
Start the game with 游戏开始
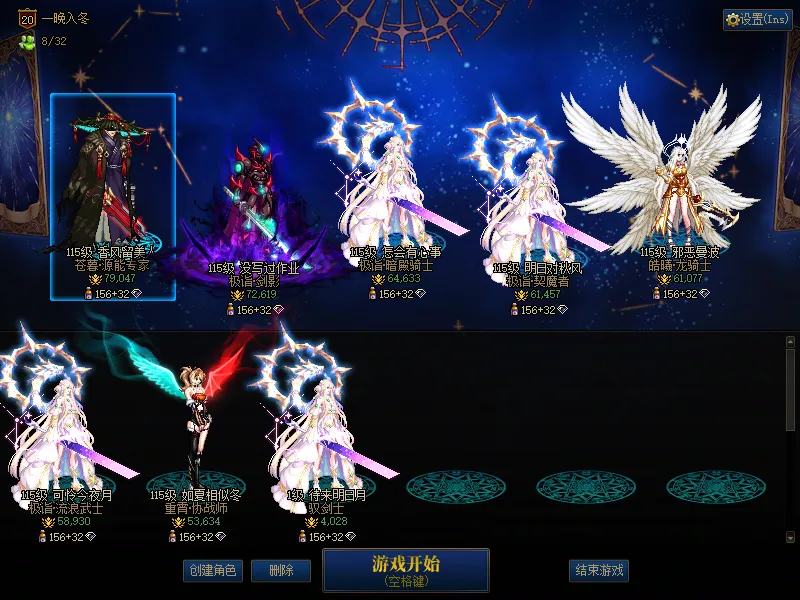click(x=405, y=570)
